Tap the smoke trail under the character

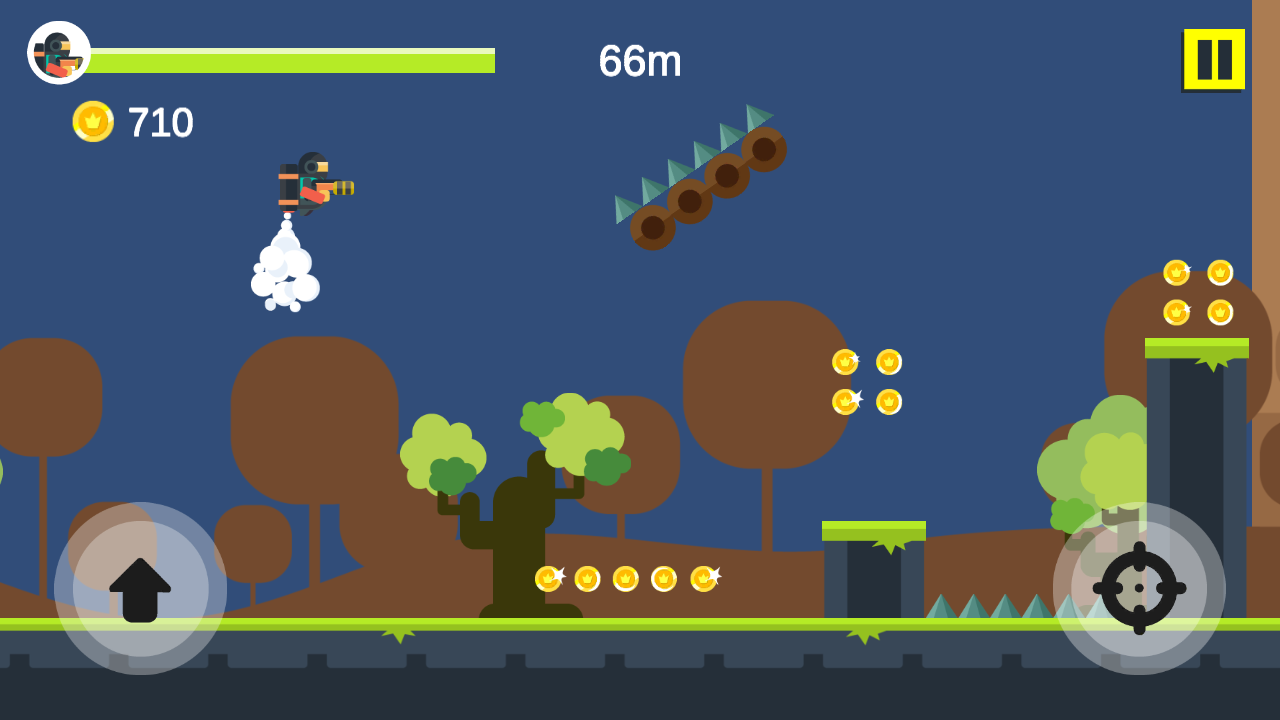point(285,265)
